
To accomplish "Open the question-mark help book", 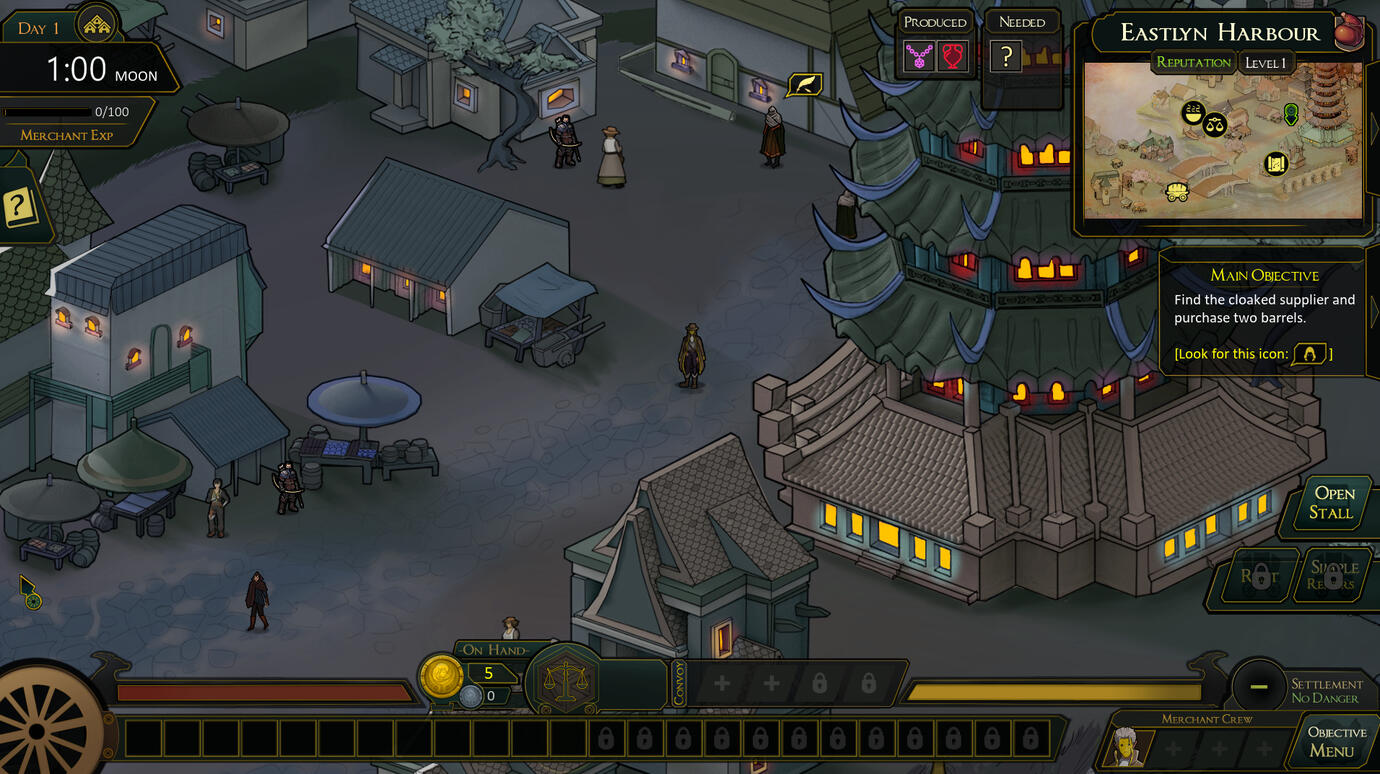I will point(20,207).
